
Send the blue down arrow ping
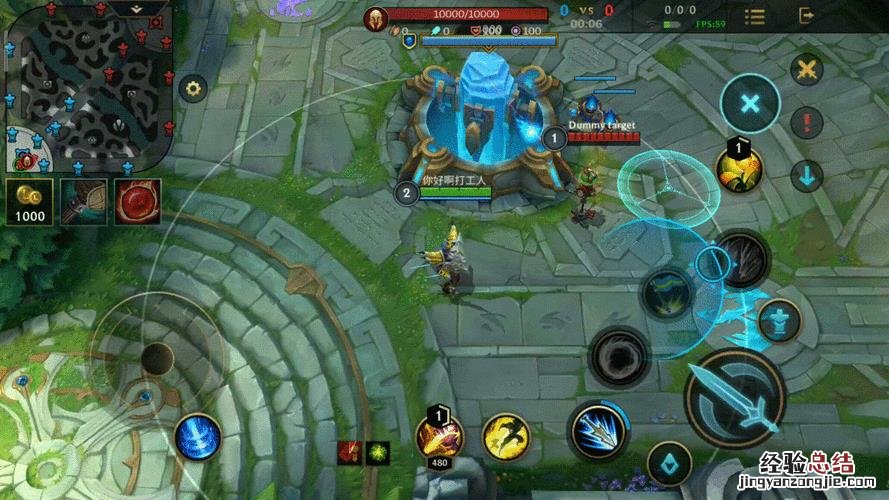(806, 177)
